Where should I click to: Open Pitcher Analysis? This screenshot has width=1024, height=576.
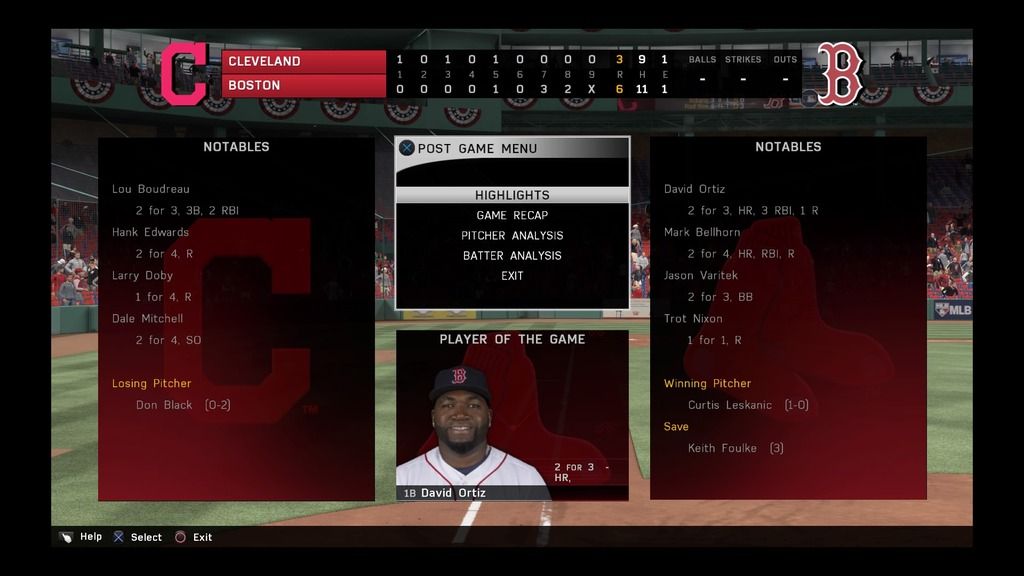click(512, 235)
